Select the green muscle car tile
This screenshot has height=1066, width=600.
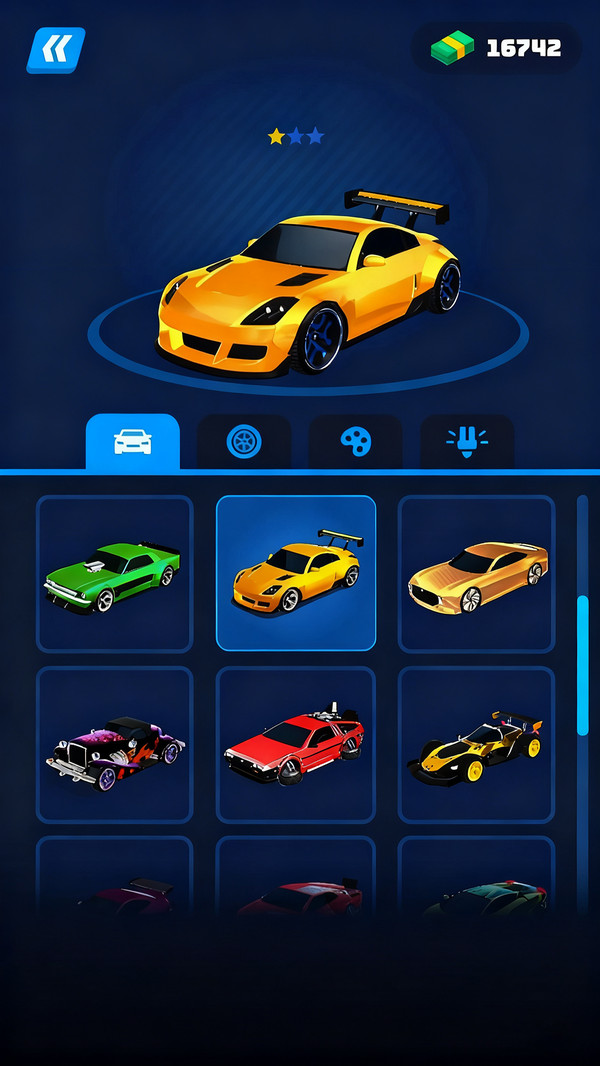coord(114,574)
